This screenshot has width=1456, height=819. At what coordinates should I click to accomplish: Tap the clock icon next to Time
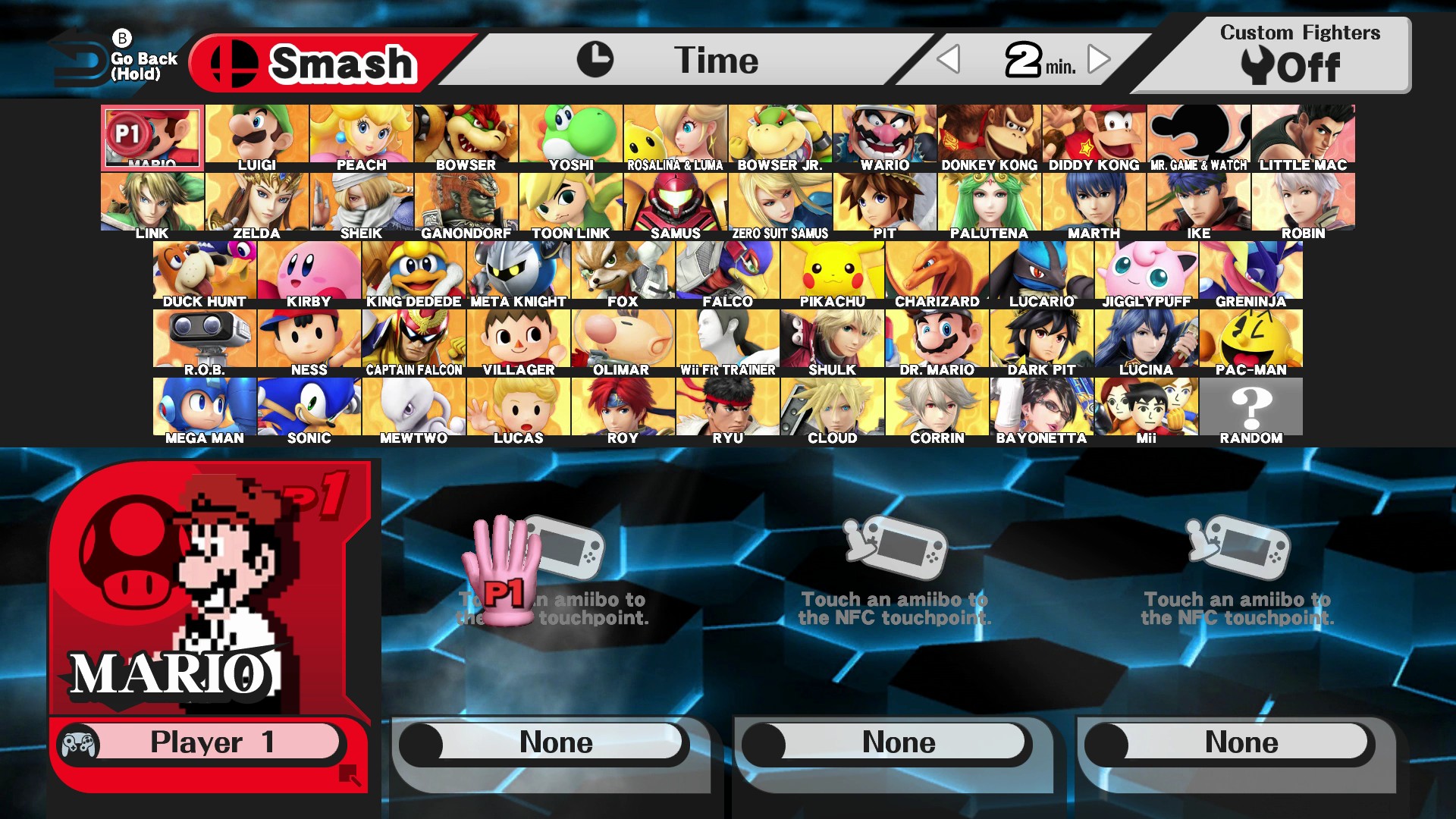pos(598,58)
